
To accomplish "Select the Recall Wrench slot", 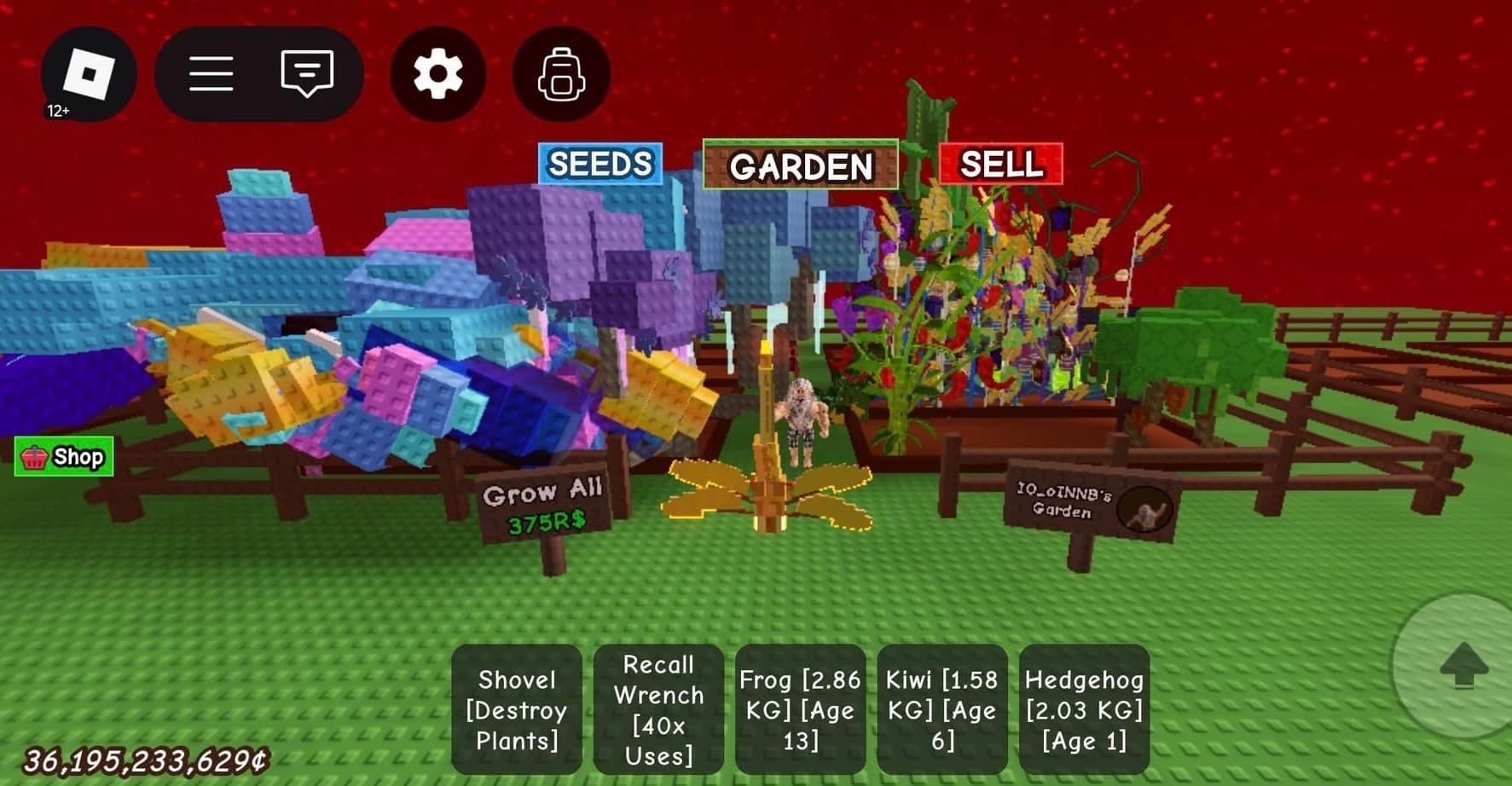I will pos(658,709).
